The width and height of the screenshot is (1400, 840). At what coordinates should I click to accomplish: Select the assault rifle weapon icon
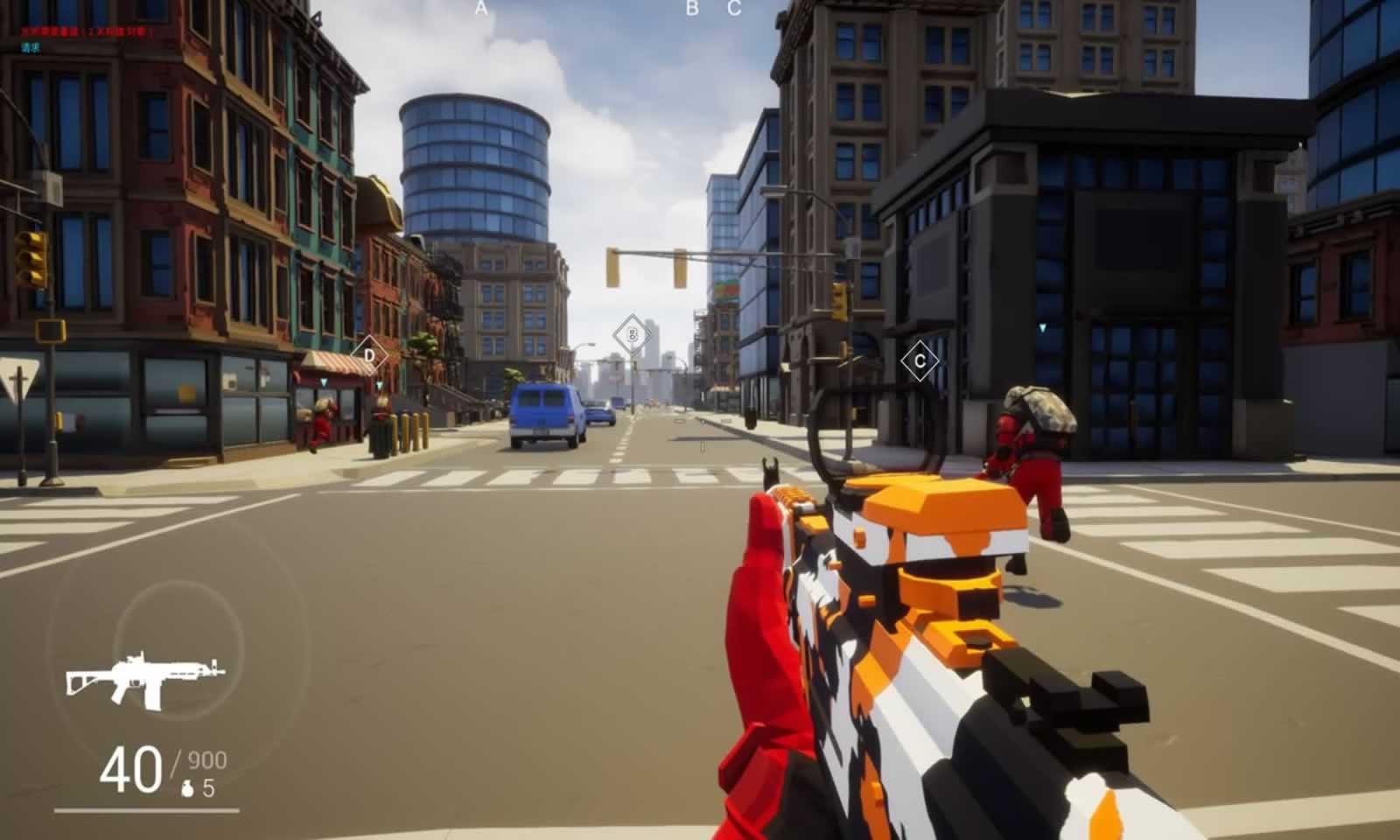click(144, 677)
